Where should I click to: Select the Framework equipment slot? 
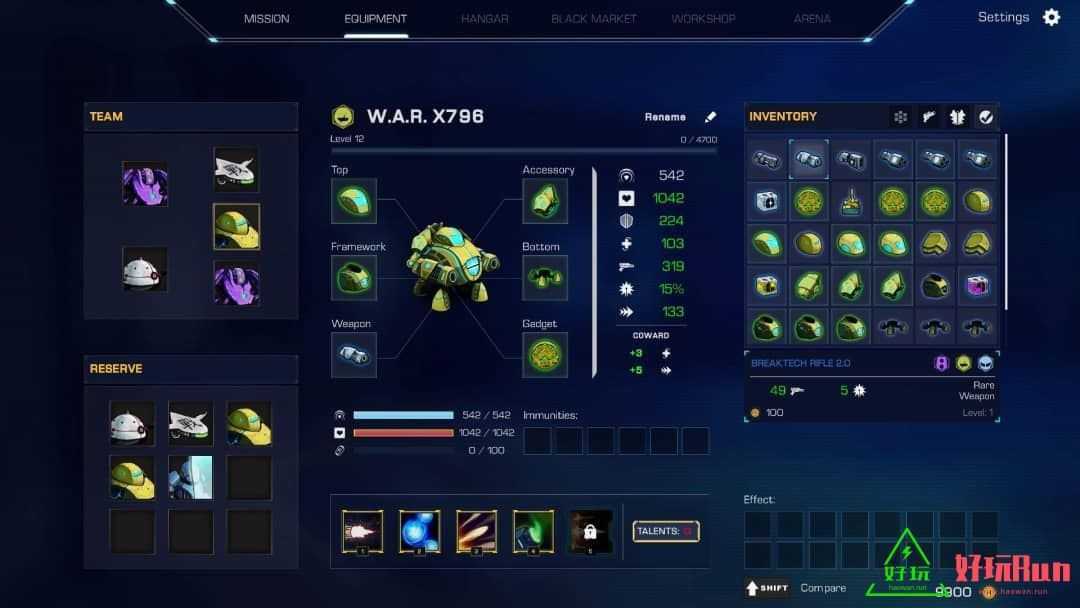(x=354, y=278)
